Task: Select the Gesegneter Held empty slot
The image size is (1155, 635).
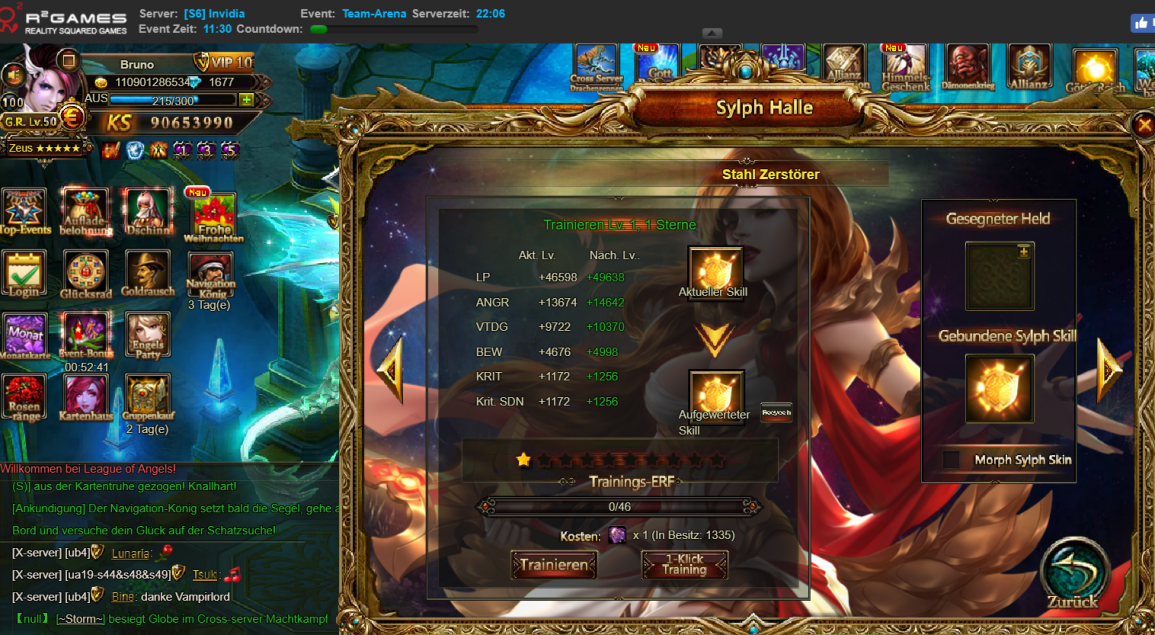Action: (x=999, y=276)
